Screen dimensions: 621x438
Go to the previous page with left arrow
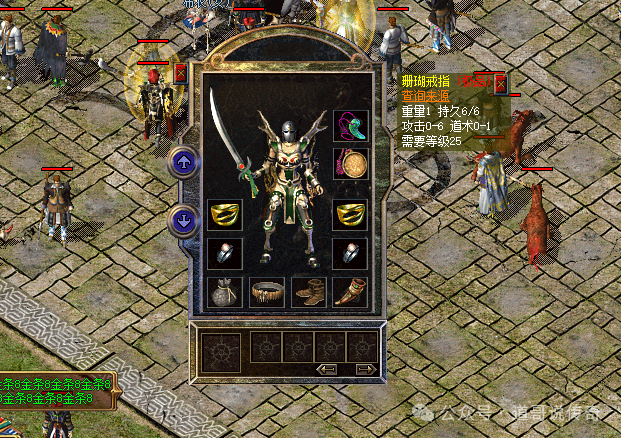(326, 369)
